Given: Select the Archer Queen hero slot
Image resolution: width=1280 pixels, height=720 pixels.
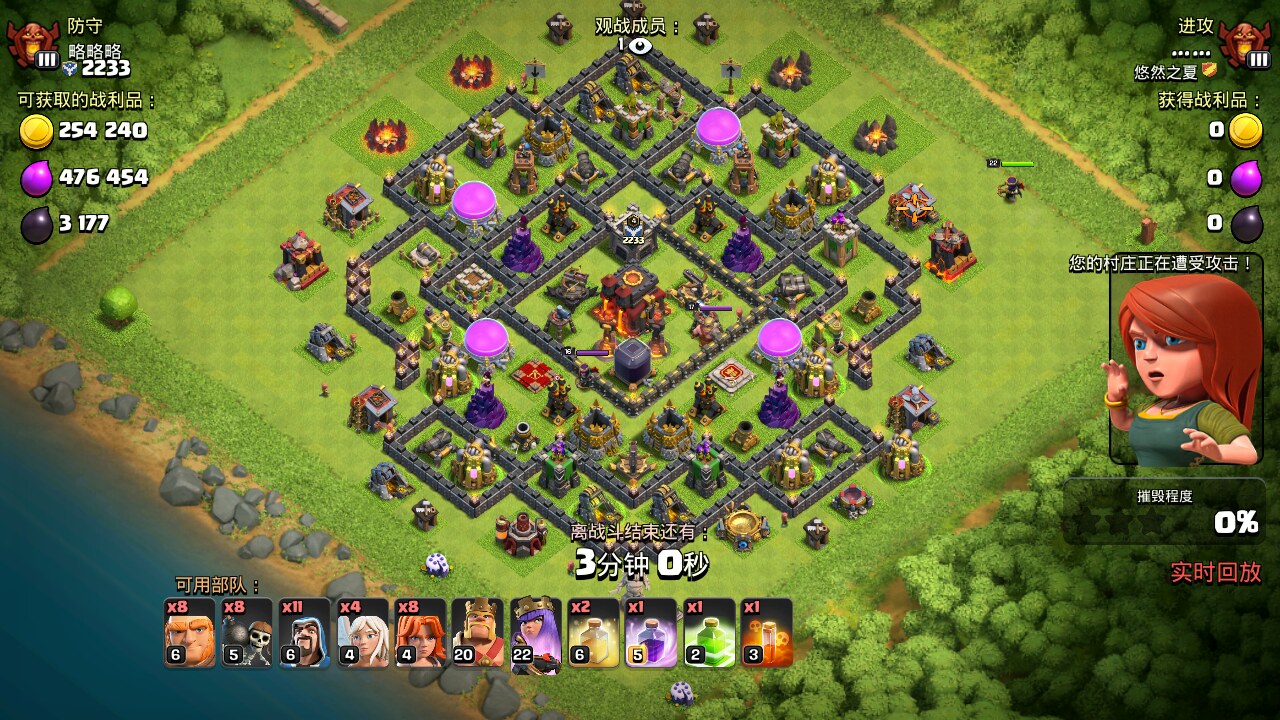Looking at the screenshot, I should click(x=536, y=633).
